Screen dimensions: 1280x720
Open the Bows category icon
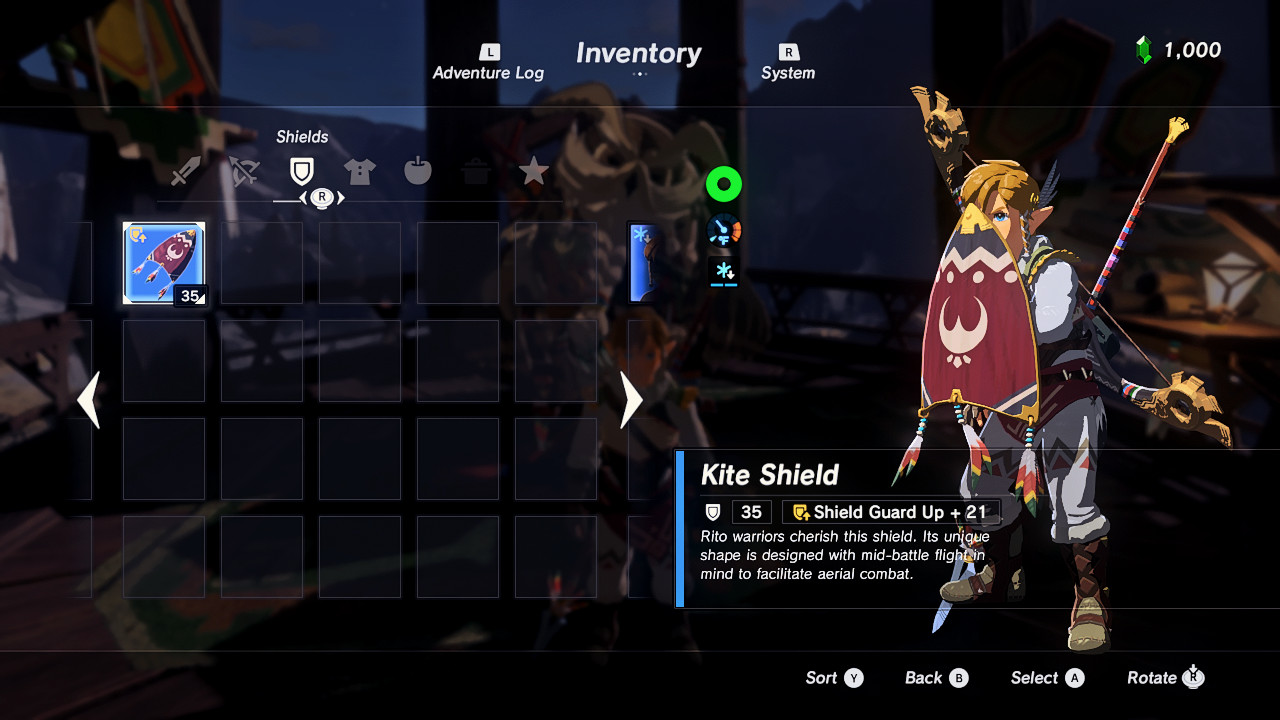pyautogui.click(x=244, y=170)
